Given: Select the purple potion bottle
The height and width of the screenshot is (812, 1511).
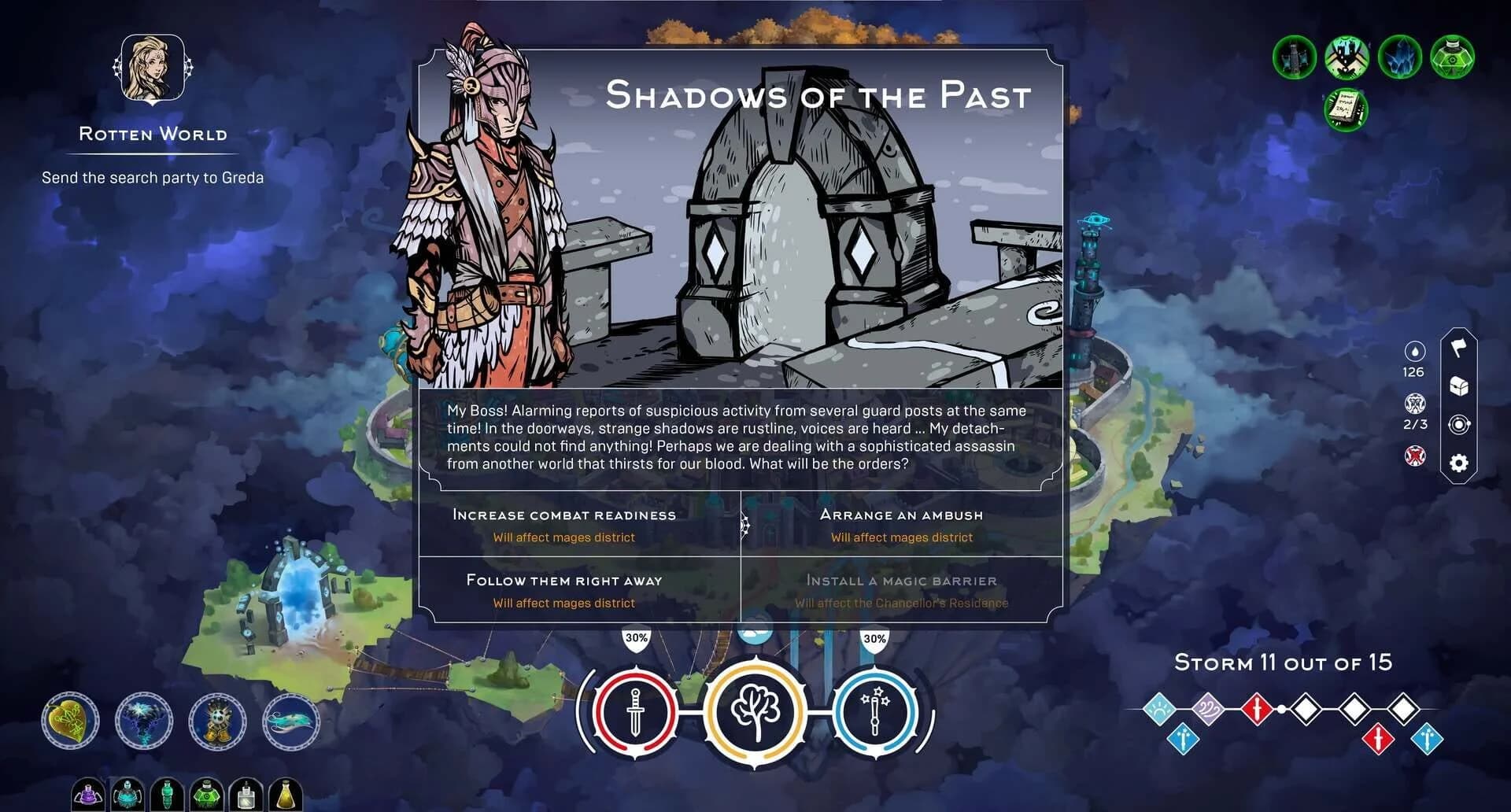Looking at the screenshot, I should pos(88,796).
